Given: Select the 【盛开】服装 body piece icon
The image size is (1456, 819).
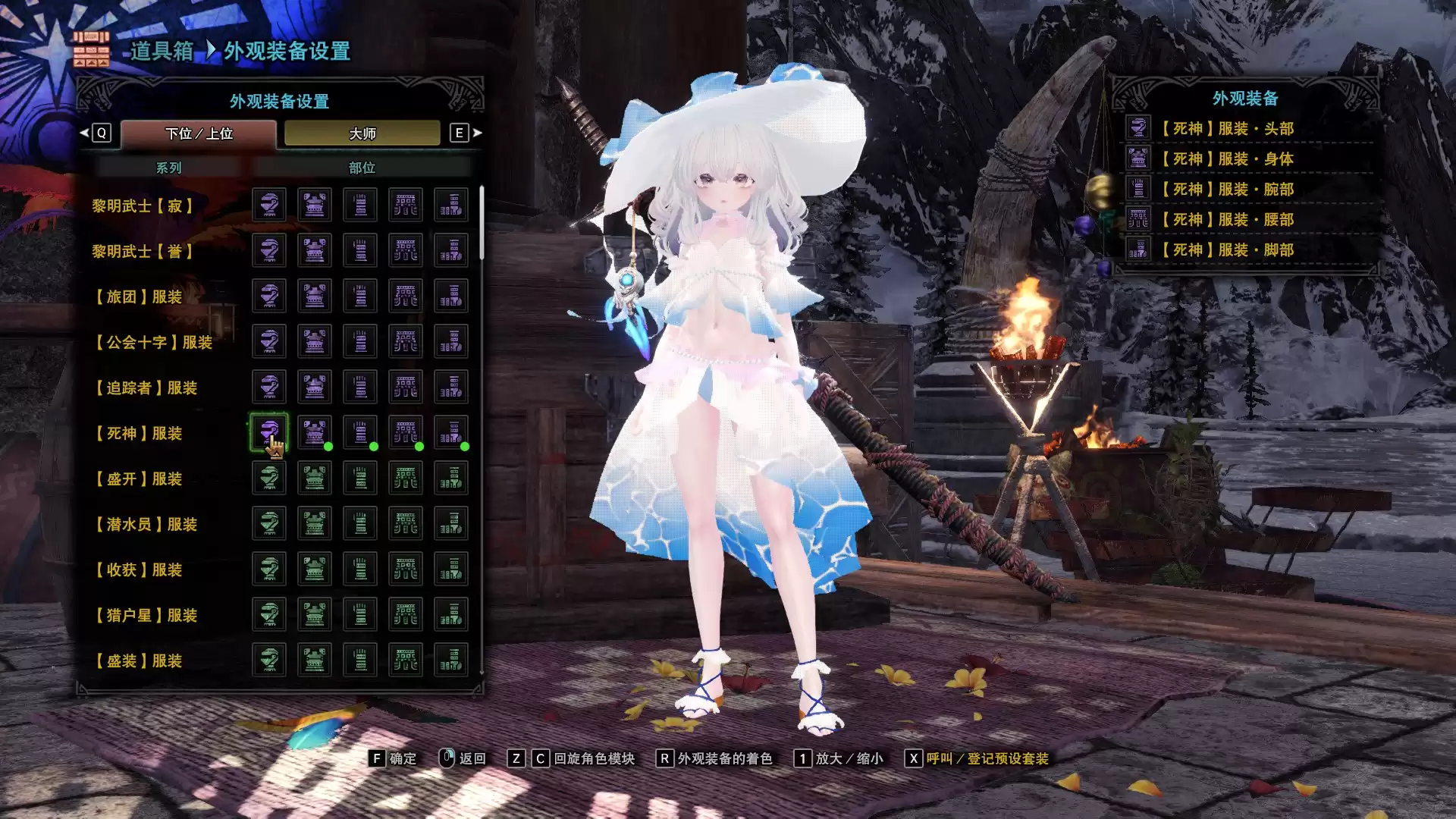Looking at the screenshot, I should tap(315, 478).
